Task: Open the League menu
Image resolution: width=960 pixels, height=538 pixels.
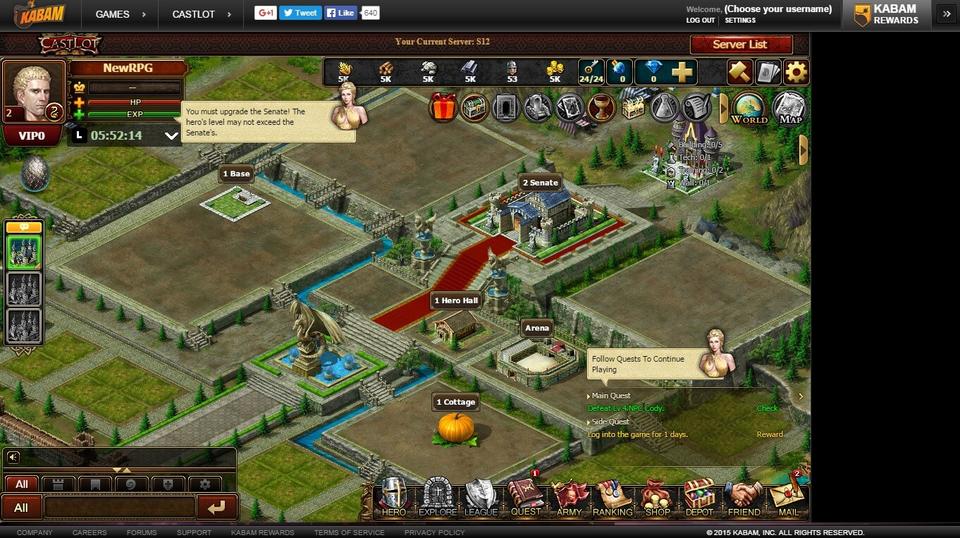Action: [481, 498]
